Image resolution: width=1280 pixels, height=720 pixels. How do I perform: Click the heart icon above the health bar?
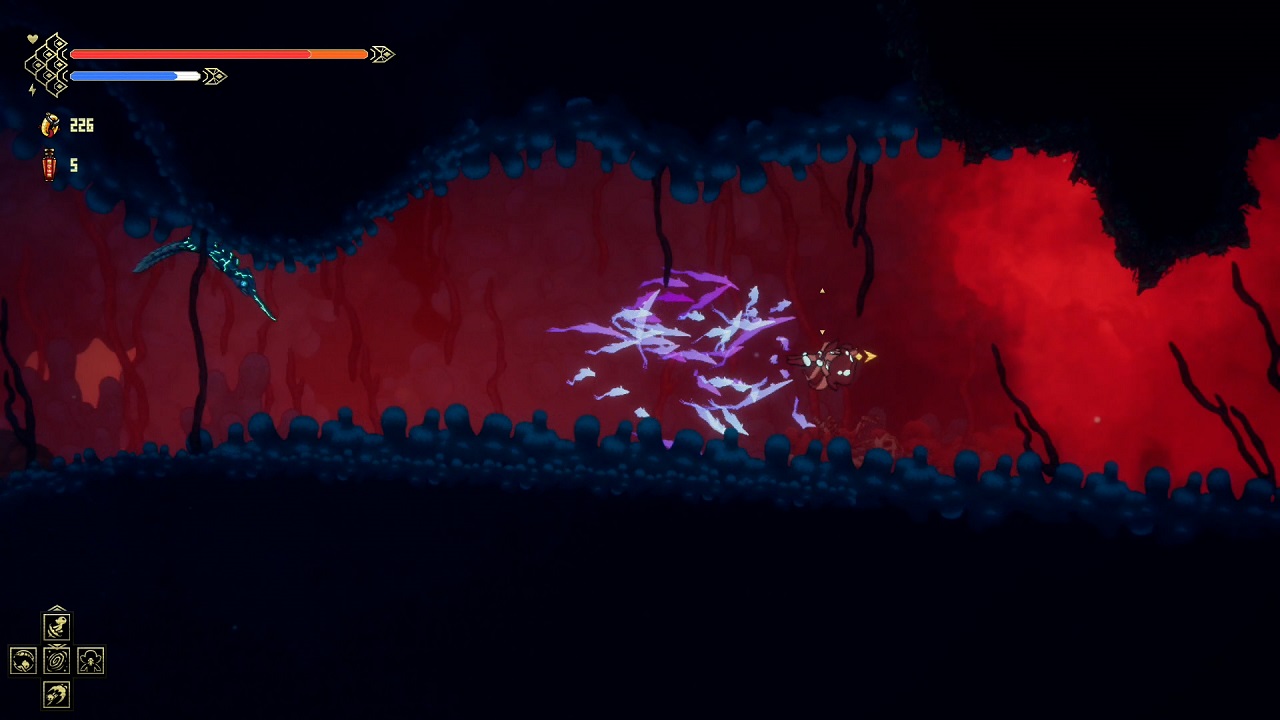click(33, 38)
